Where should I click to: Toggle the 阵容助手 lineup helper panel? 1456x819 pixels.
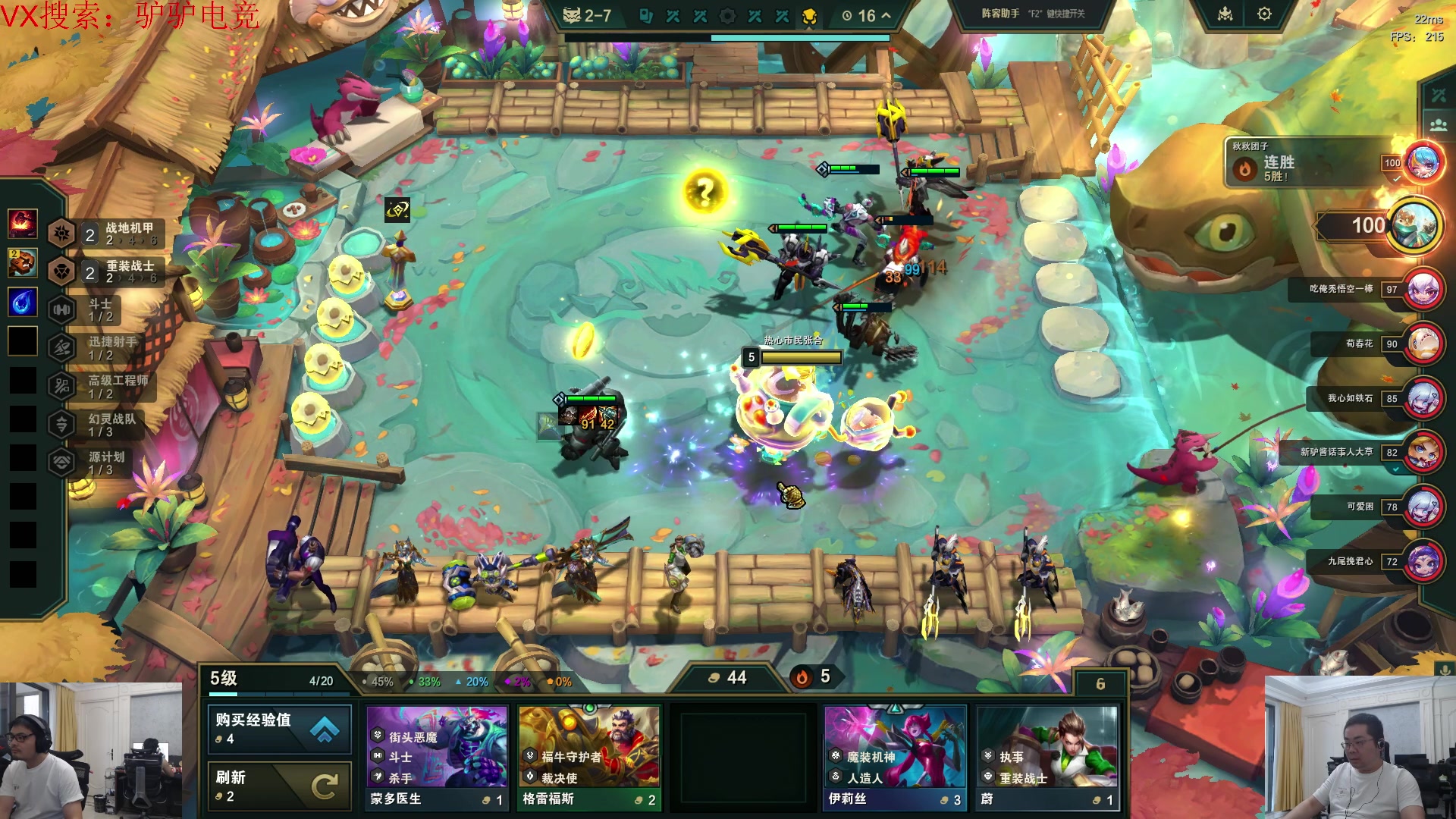pyautogui.click(x=1033, y=14)
